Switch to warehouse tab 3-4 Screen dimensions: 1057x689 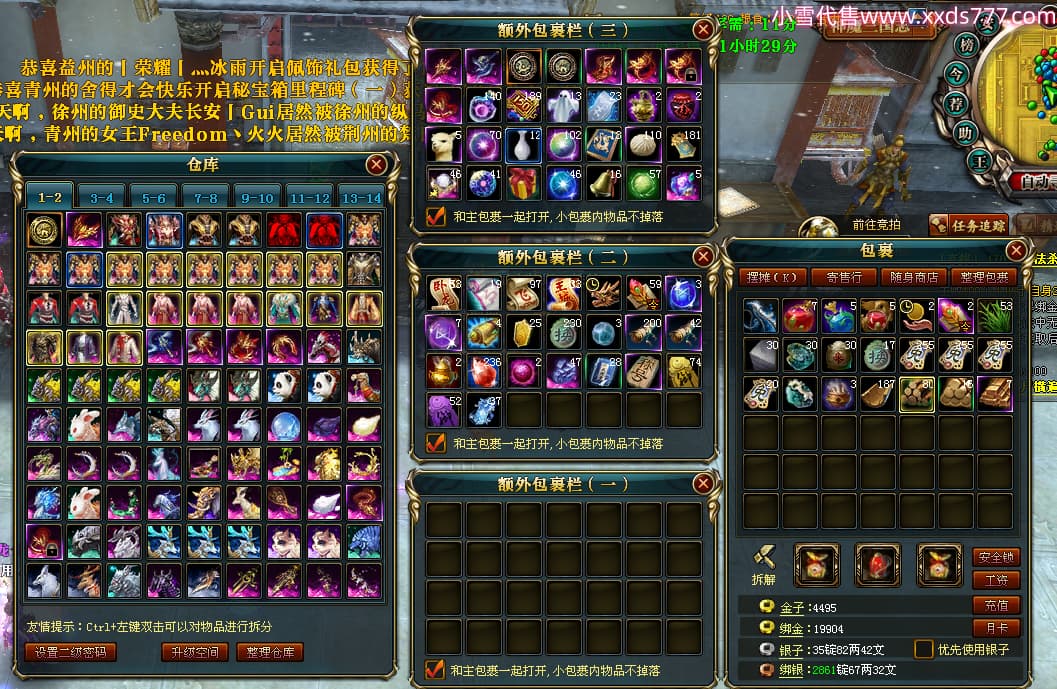tap(102, 198)
